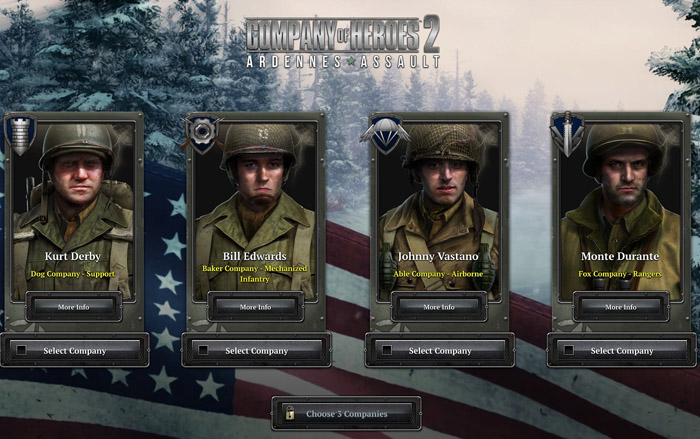Select Baker Company under Bill Edwards
Image resolution: width=700 pixels, height=439 pixels.
tap(257, 351)
